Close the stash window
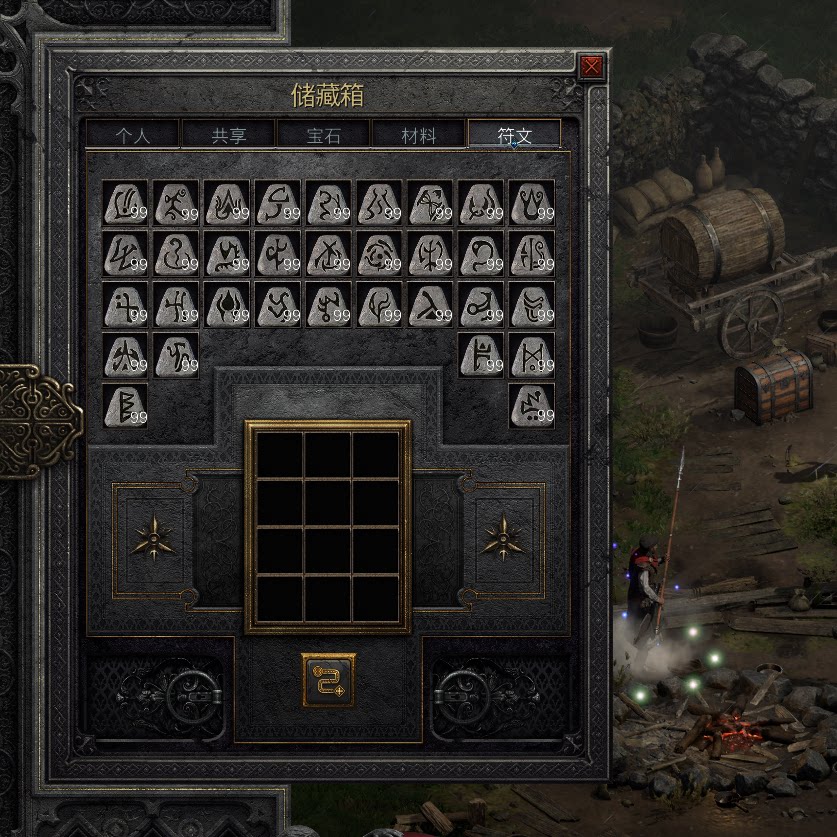The image size is (837, 837). (x=591, y=67)
